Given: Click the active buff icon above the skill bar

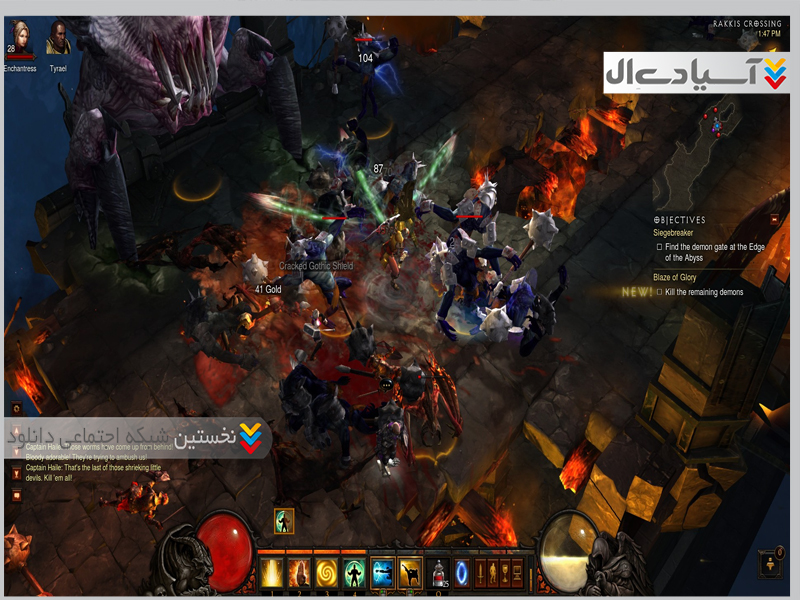Looking at the screenshot, I should [284, 521].
